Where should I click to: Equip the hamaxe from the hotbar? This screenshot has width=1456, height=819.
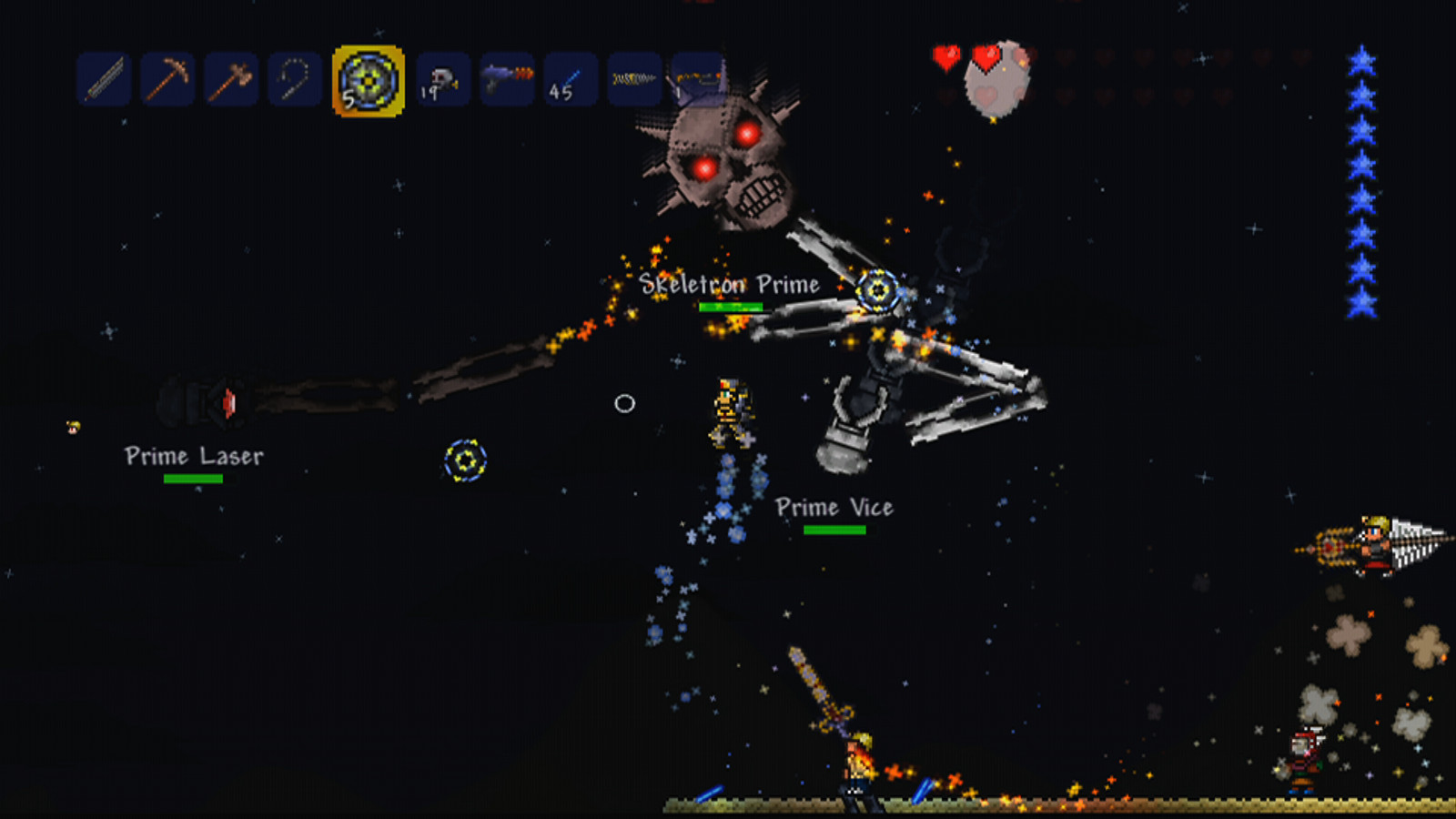coord(231,80)
